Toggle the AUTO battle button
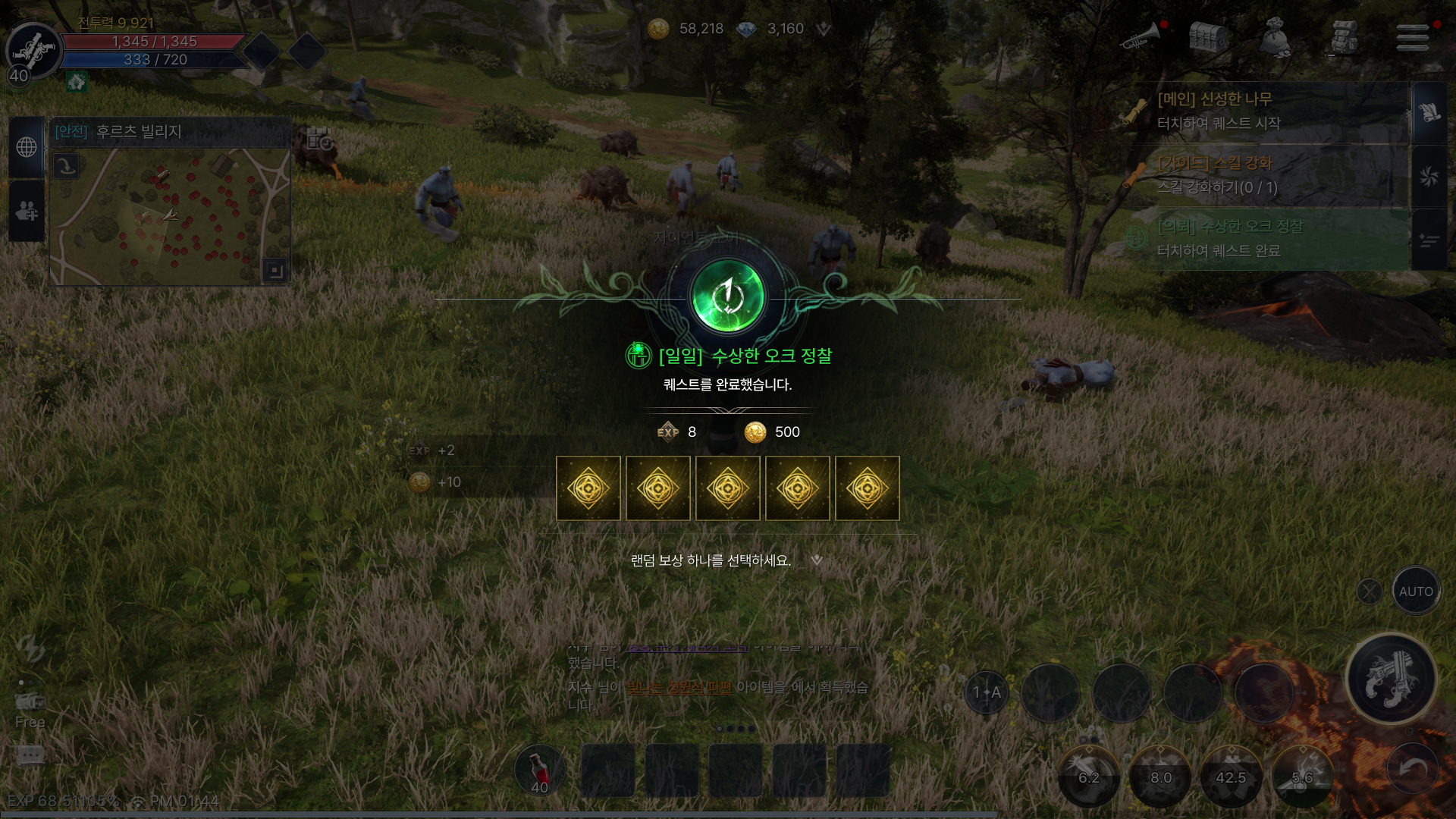The height and width of the screenshot is (819, 1456). coord(1416,591)
